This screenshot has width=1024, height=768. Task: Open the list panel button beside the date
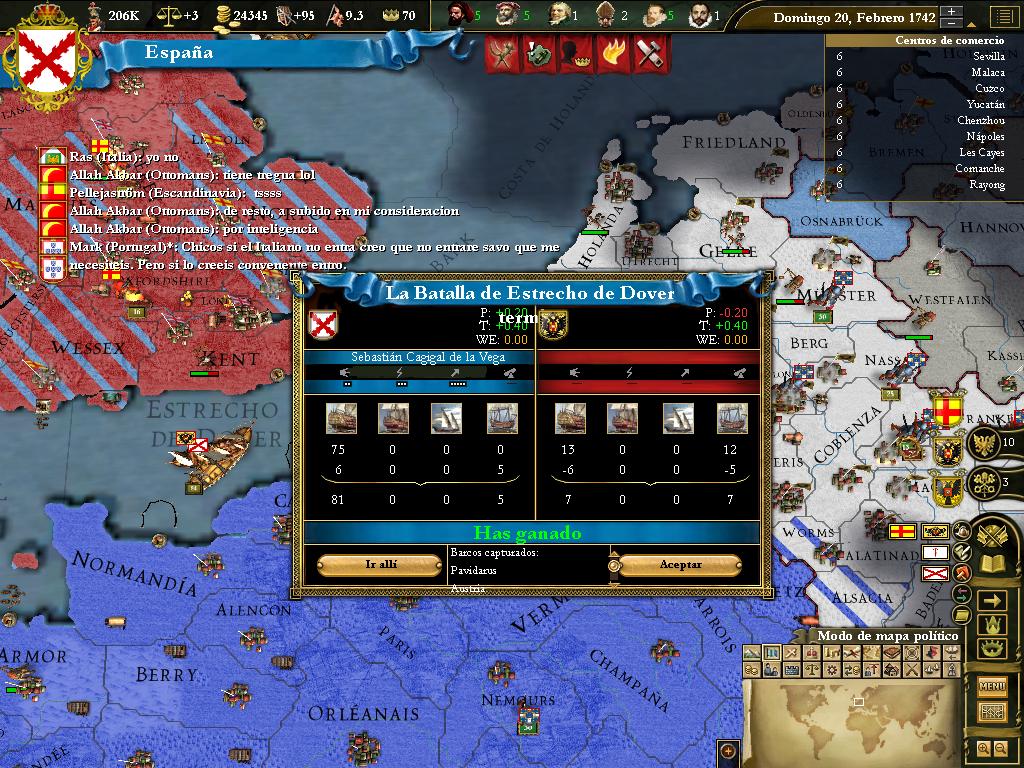tap(1002, 17)
